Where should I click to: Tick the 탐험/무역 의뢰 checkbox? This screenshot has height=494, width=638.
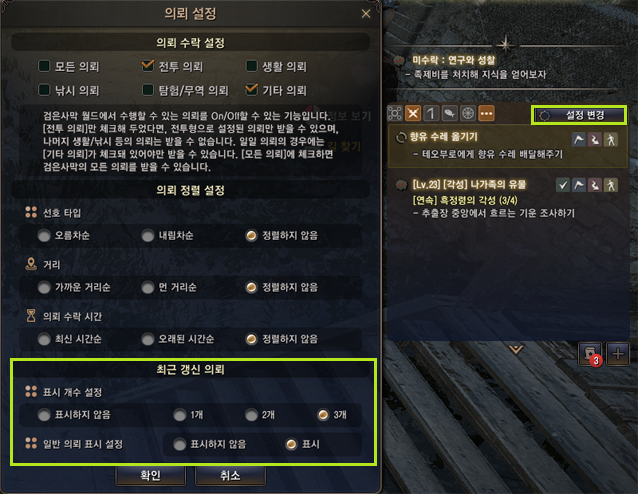pos(148,90)
